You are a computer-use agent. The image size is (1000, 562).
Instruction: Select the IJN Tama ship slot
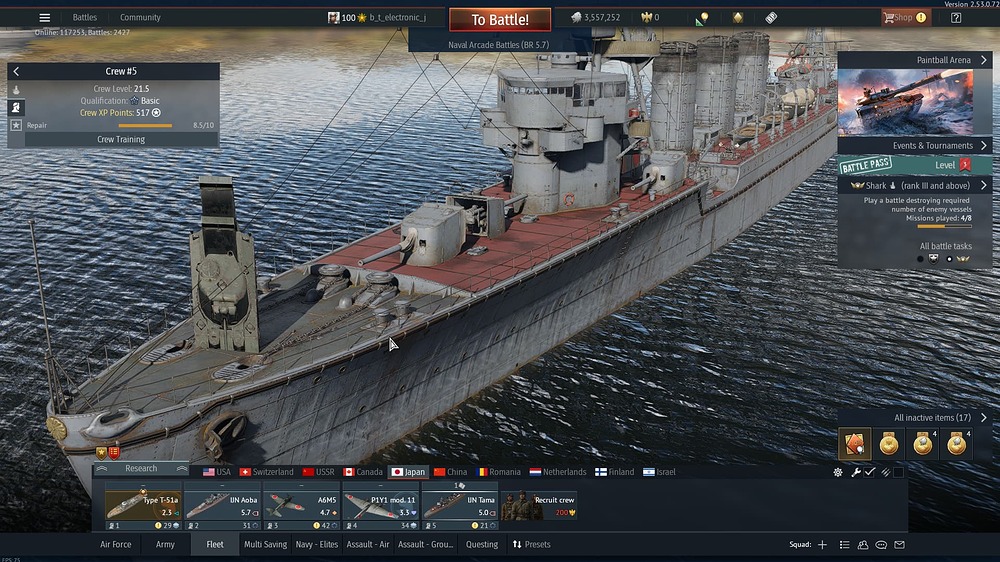pos(459,506)
